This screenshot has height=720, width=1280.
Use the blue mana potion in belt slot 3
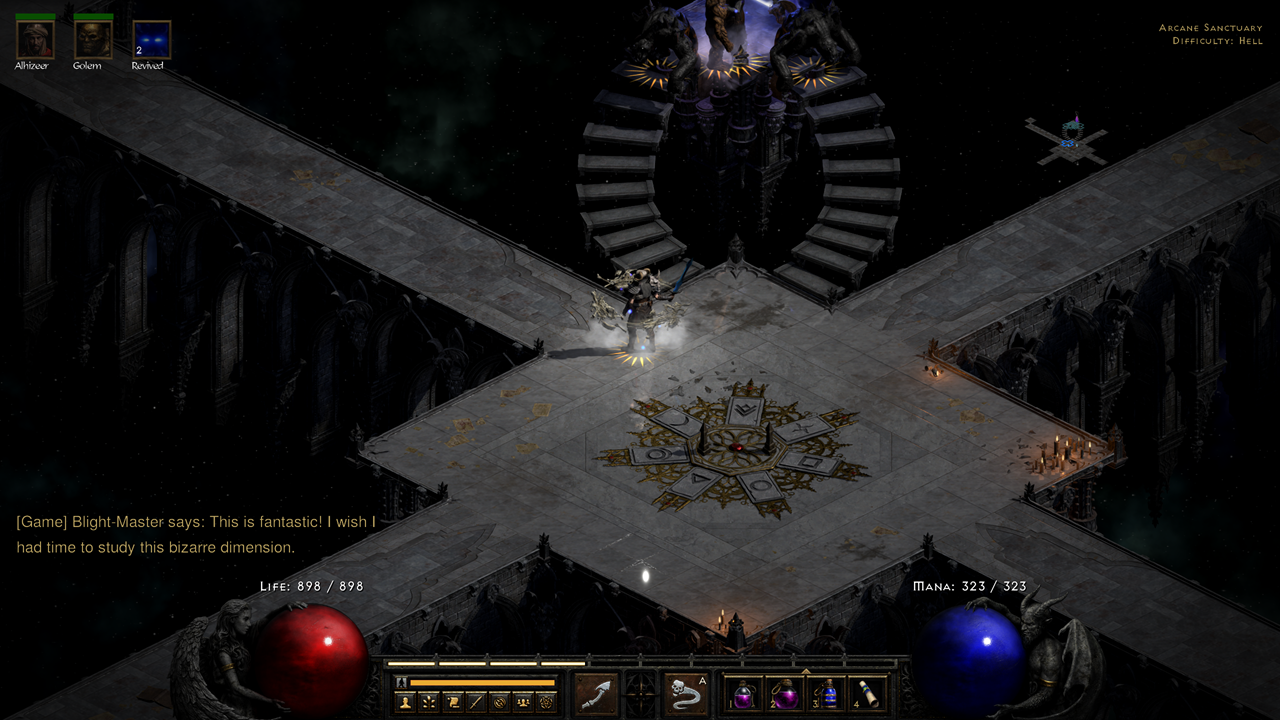tap(826, 694)
